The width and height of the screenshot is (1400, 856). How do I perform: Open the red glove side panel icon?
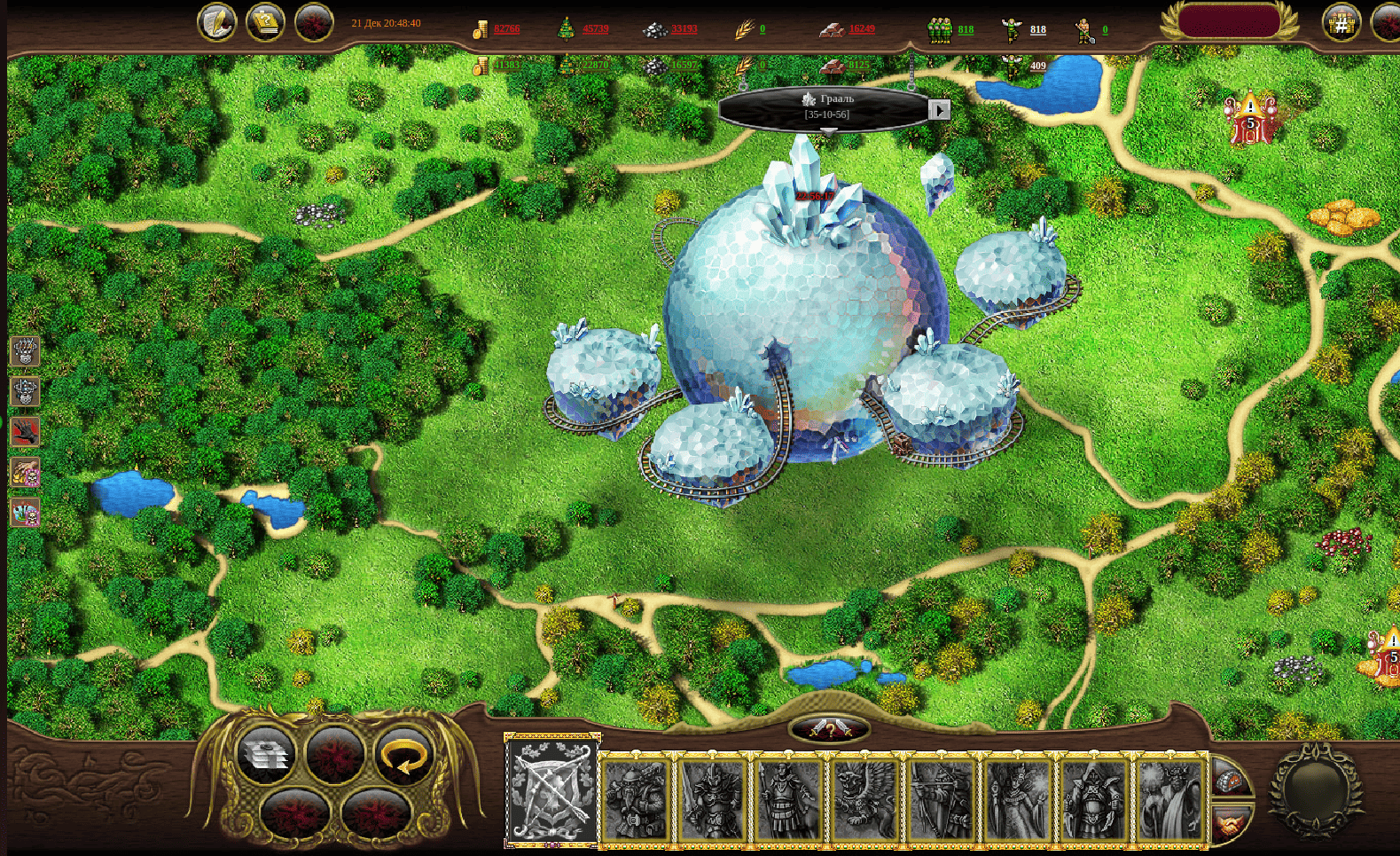pos(25,432)
